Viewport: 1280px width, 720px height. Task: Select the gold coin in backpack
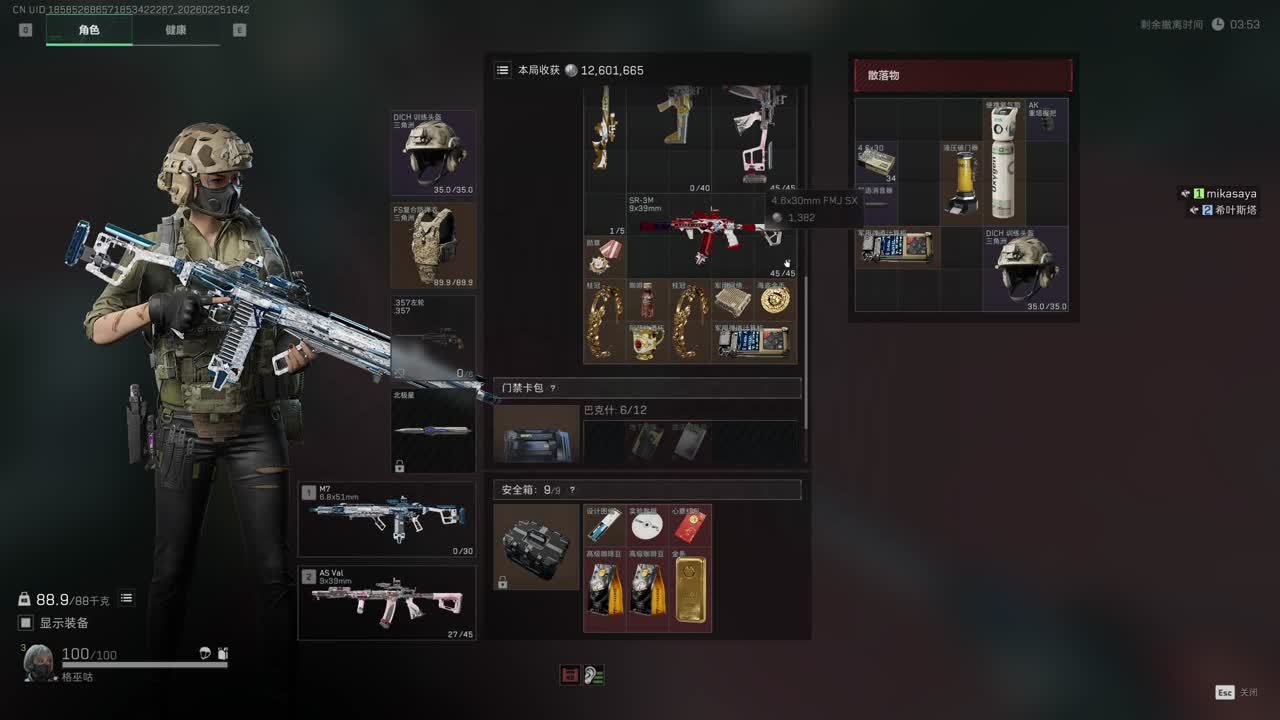click(775, 300)
